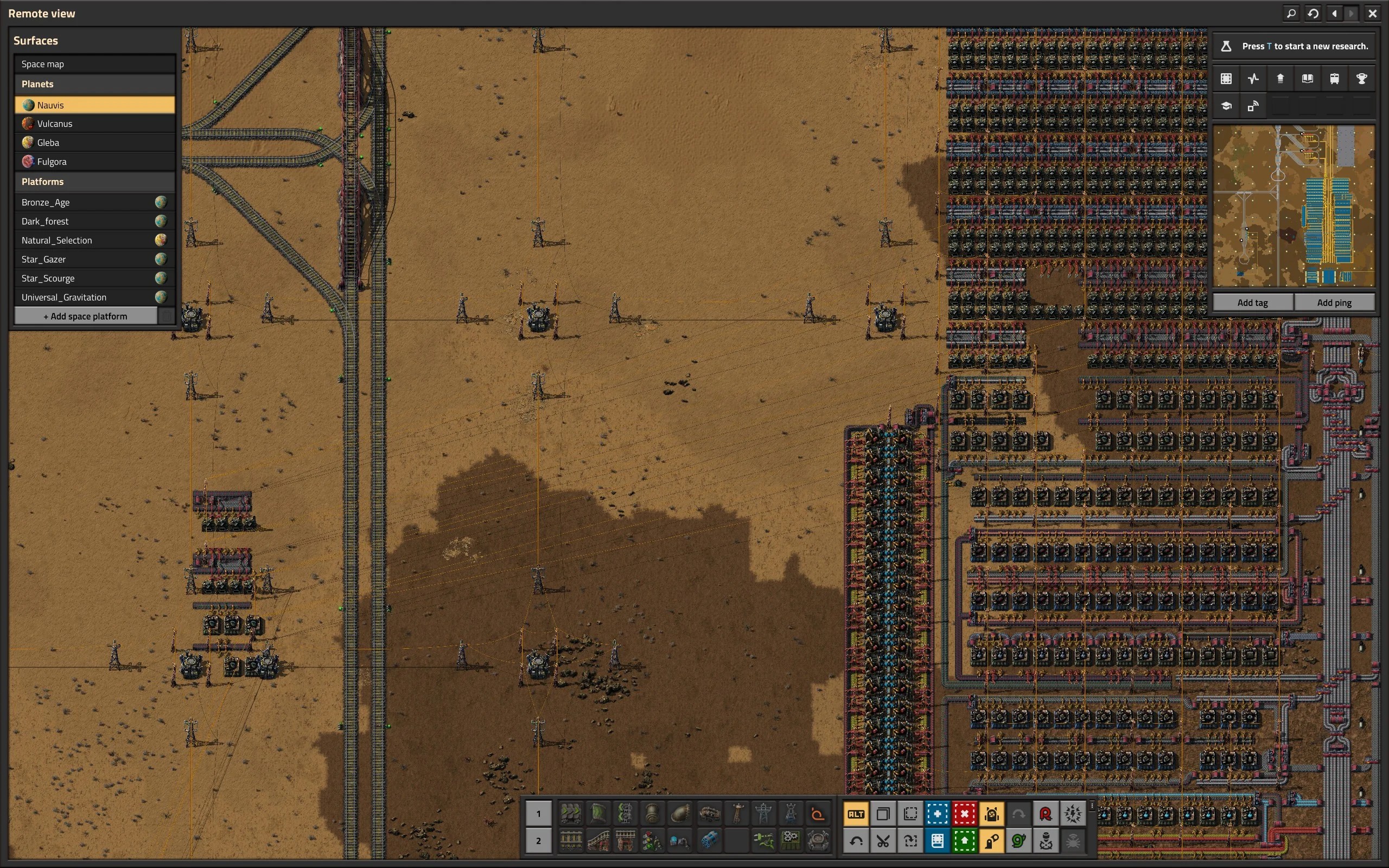The height and width of the screenshot is (868, 1389).
Task: Select the cut scissors tool
Action: point(883,841)
